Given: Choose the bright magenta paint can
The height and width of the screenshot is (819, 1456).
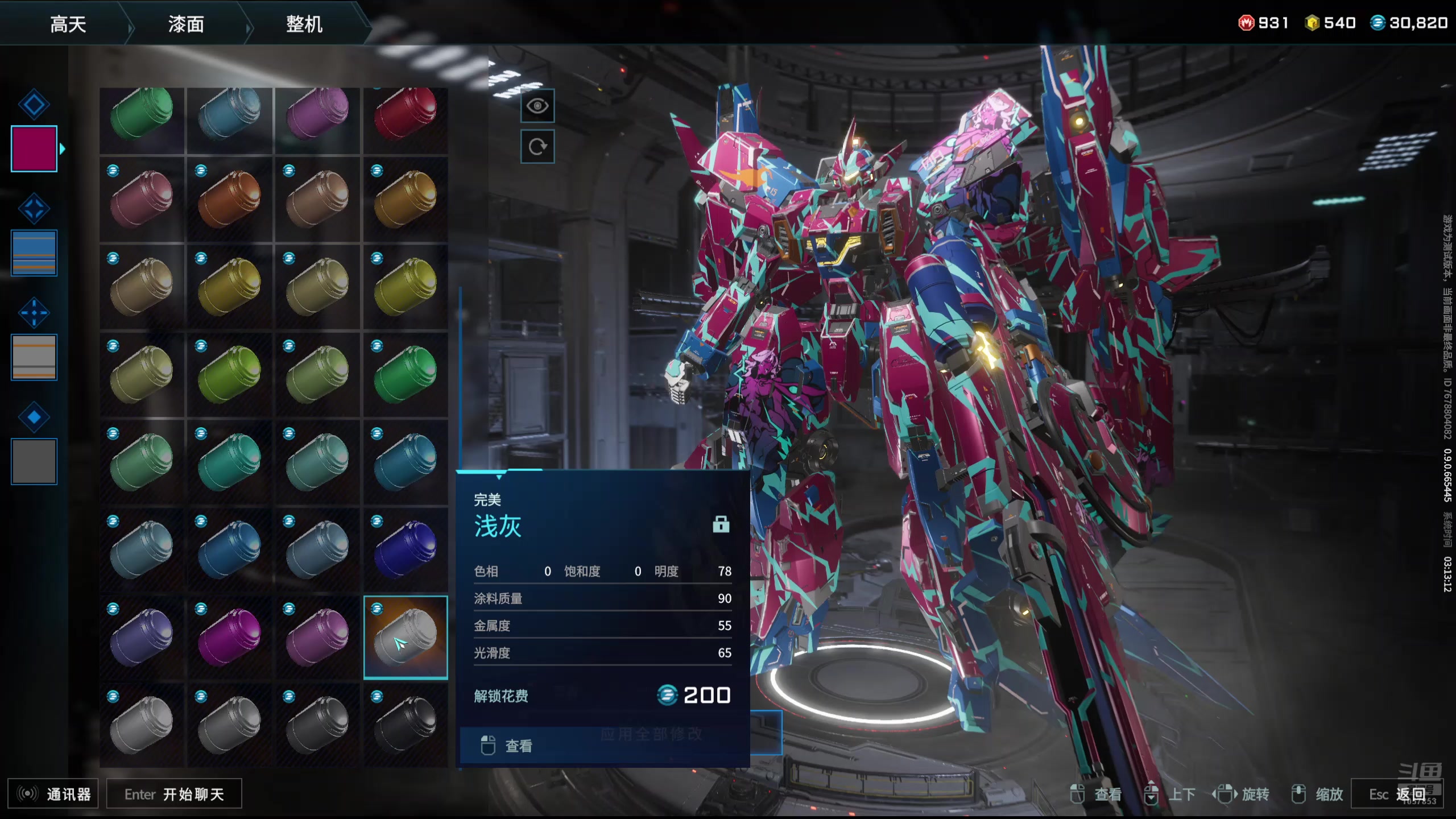Looking at the screenshot, I should point(230,638).
